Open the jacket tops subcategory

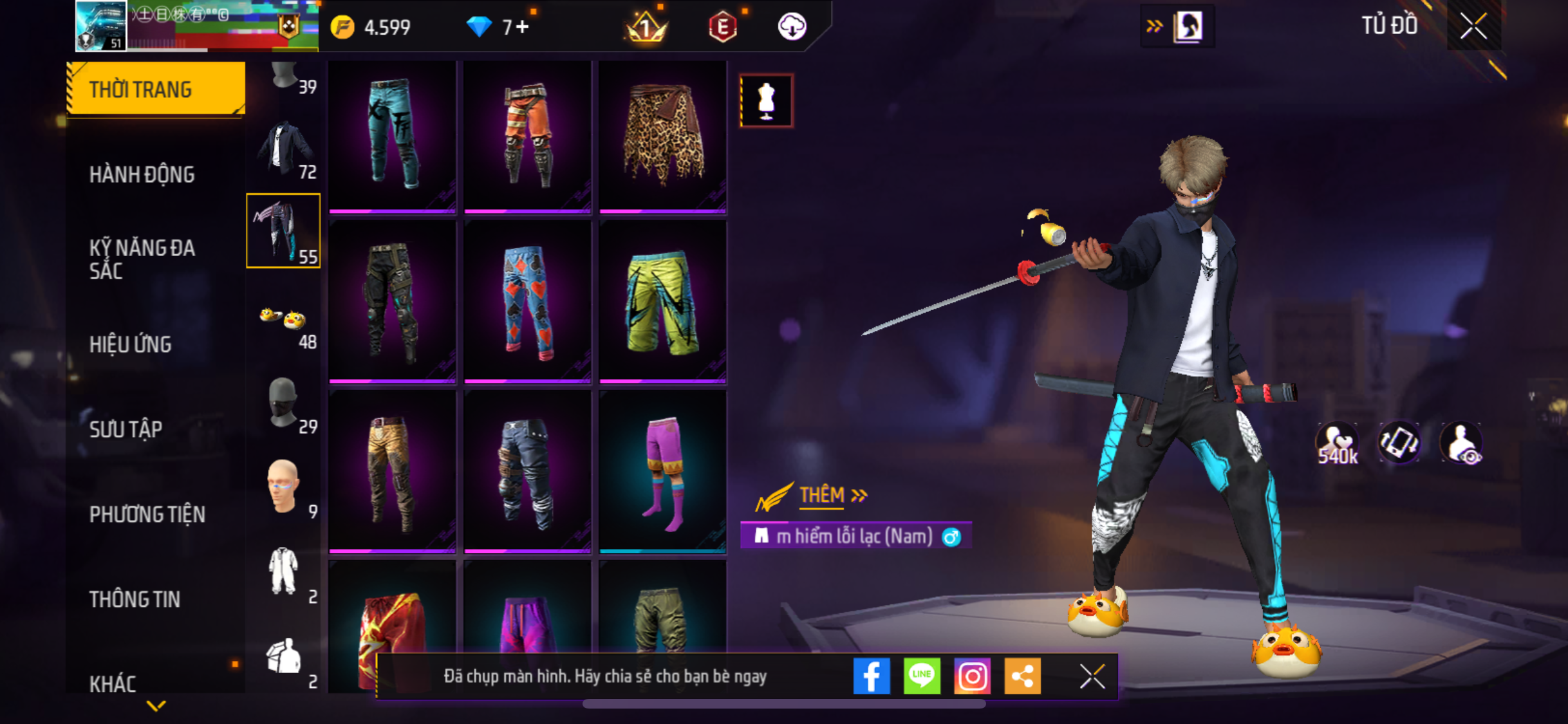[283, 149]
